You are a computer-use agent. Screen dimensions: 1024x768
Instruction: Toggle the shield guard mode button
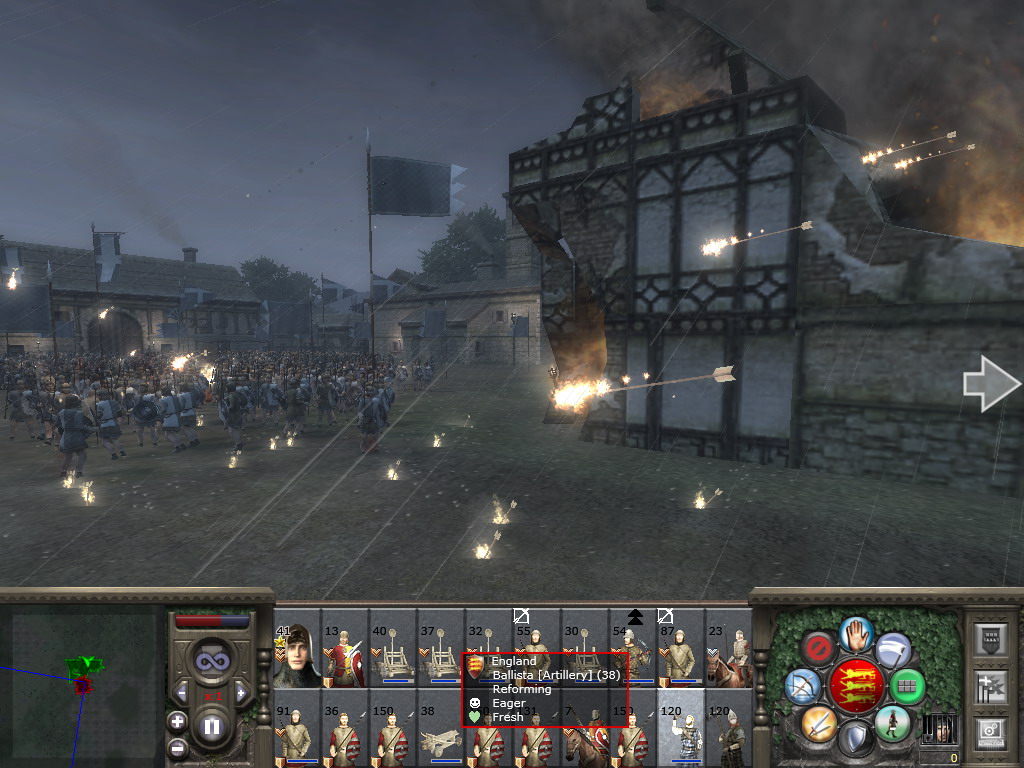tap(856, 739)
